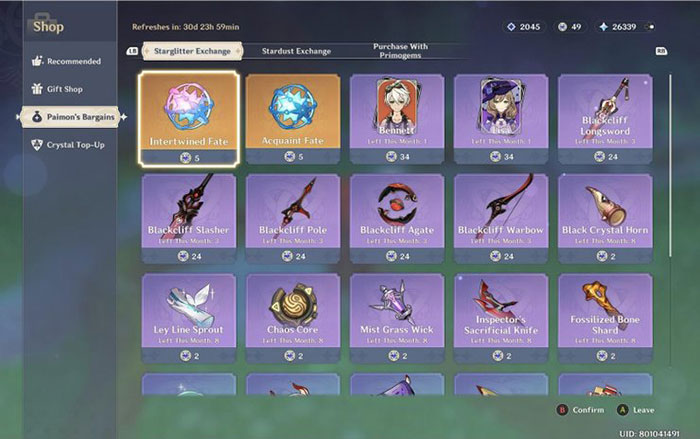Open the Purchase With Primogems tab
Image resolution: width=700 pixels, height=439 pixels.
[399, 50]
